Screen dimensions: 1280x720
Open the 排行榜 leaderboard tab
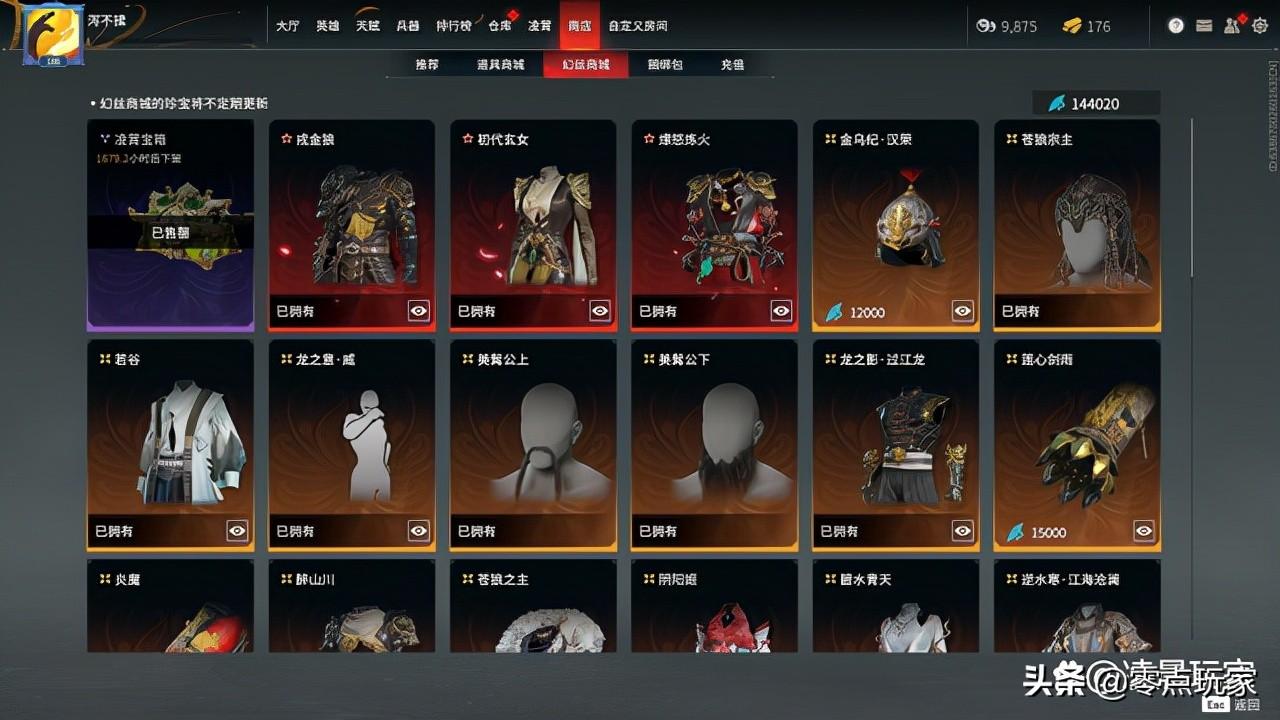click(x=454, y=26)
